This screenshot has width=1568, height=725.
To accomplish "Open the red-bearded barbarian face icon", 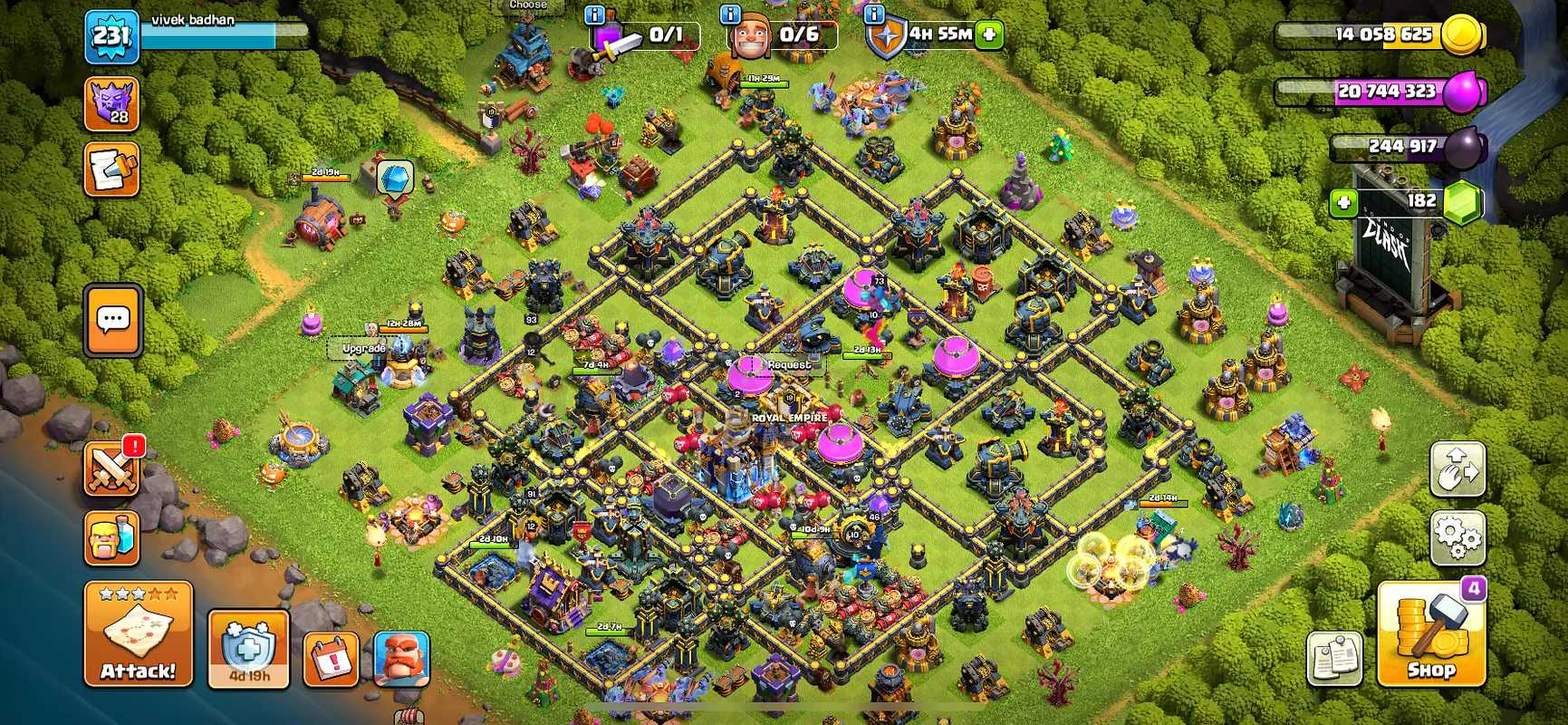I will pyautogui.click(x=401, y=659).
